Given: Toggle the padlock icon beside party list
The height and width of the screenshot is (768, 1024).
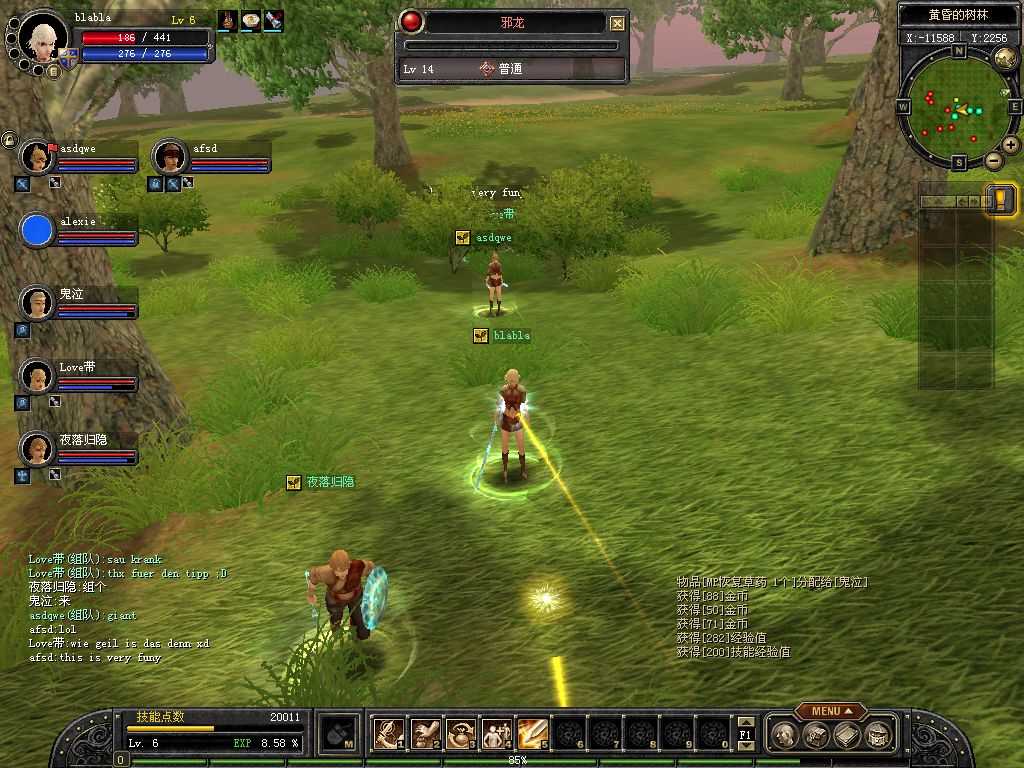Looking at the screenshot, I should [10, 139].
